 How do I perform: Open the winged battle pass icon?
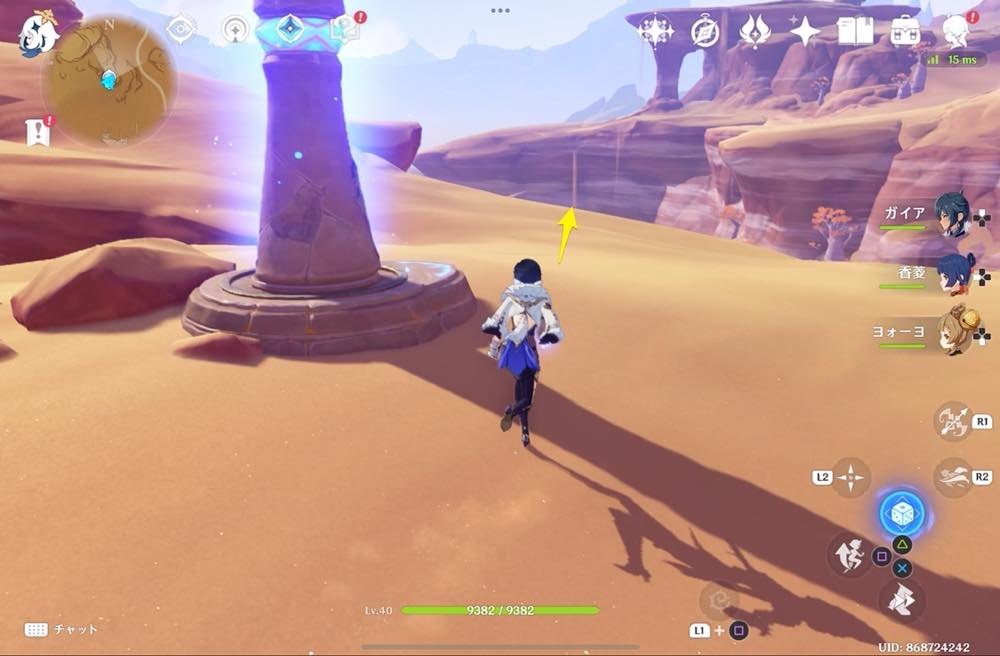(754, 32)
